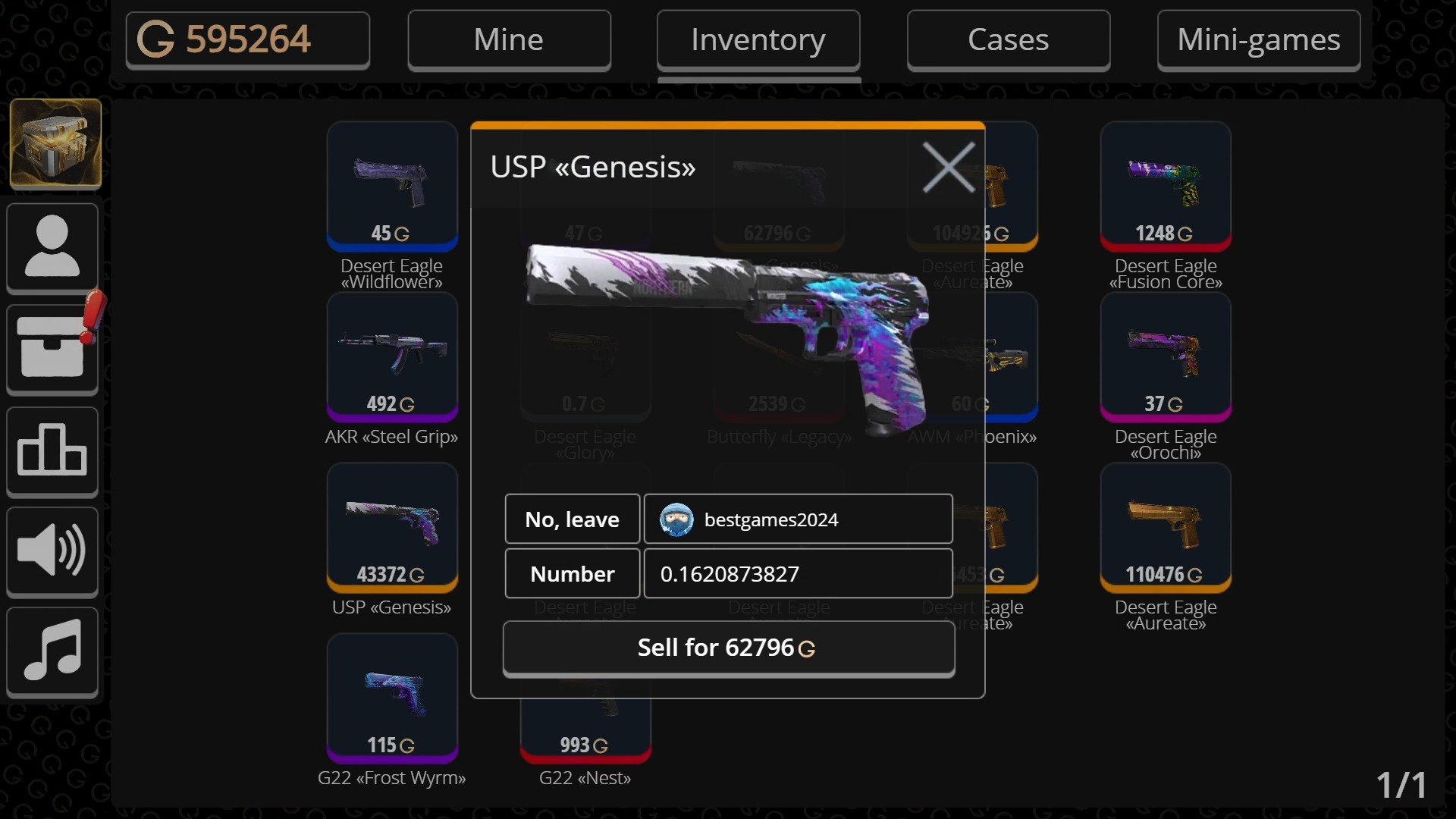
Task: Select the Inventory tab
Action: click(x=758, y=39)
